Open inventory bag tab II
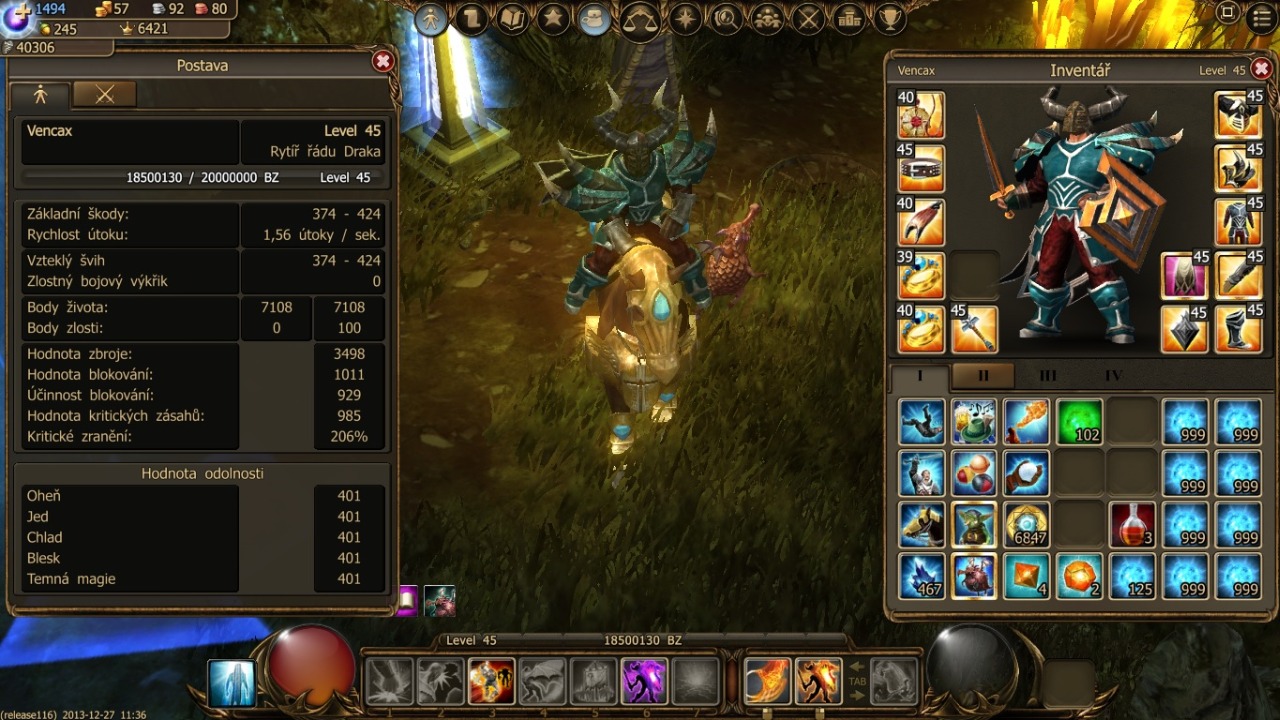1280x720 pixels. pyautogui.click(x=983, y=376)
